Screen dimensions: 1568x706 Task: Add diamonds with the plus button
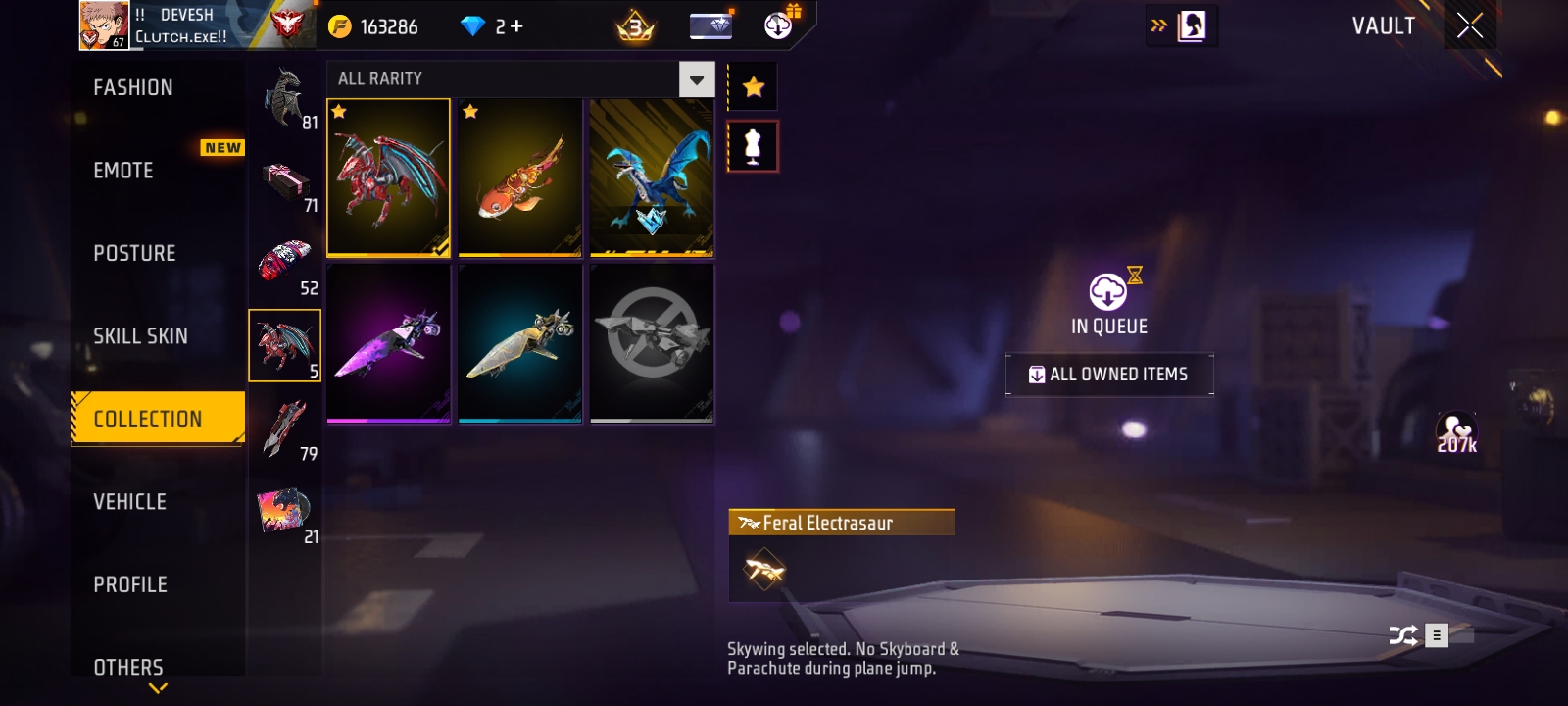[x=516, y=26]
